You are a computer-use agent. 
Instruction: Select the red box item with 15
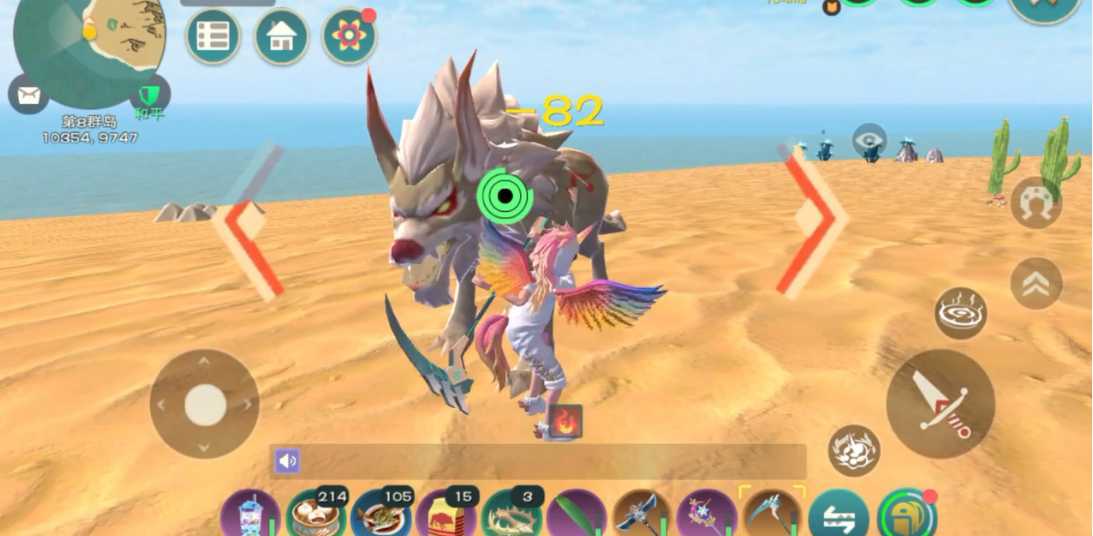pos(446,515)
